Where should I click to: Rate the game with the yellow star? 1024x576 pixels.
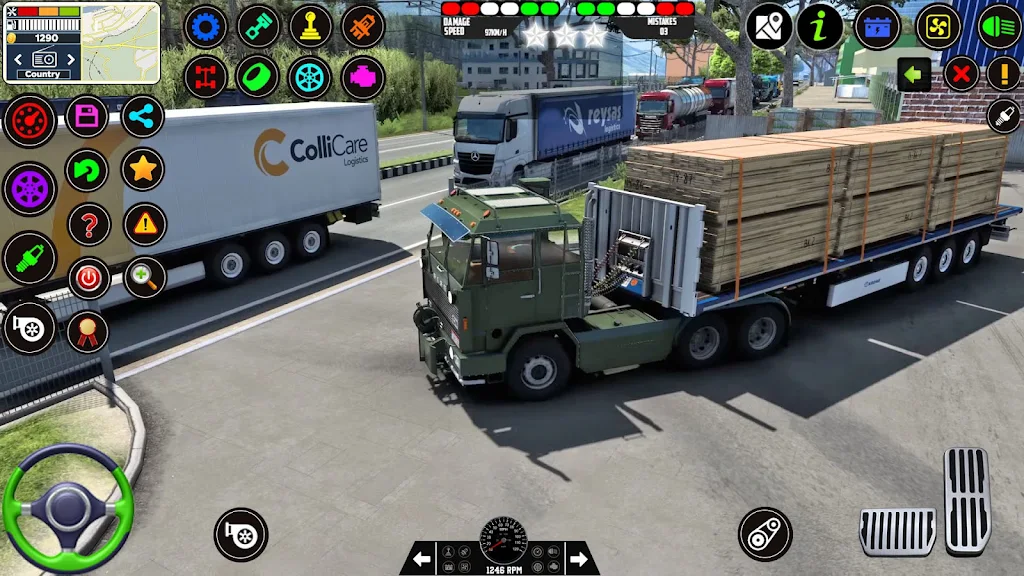[x=143, y=170]
